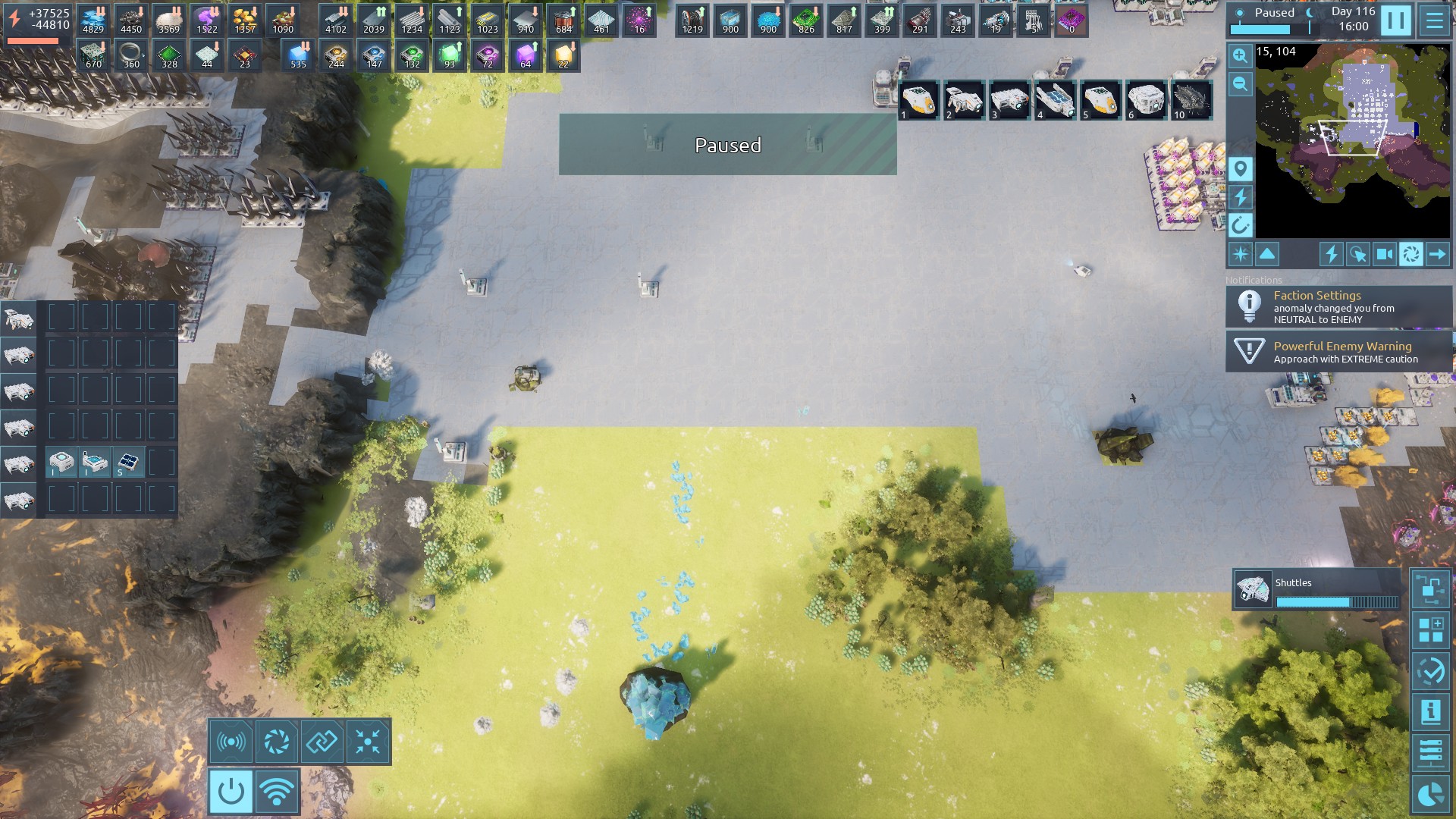Zoom in on the minimap
Screen dimensions: 1456x819
1240,55
